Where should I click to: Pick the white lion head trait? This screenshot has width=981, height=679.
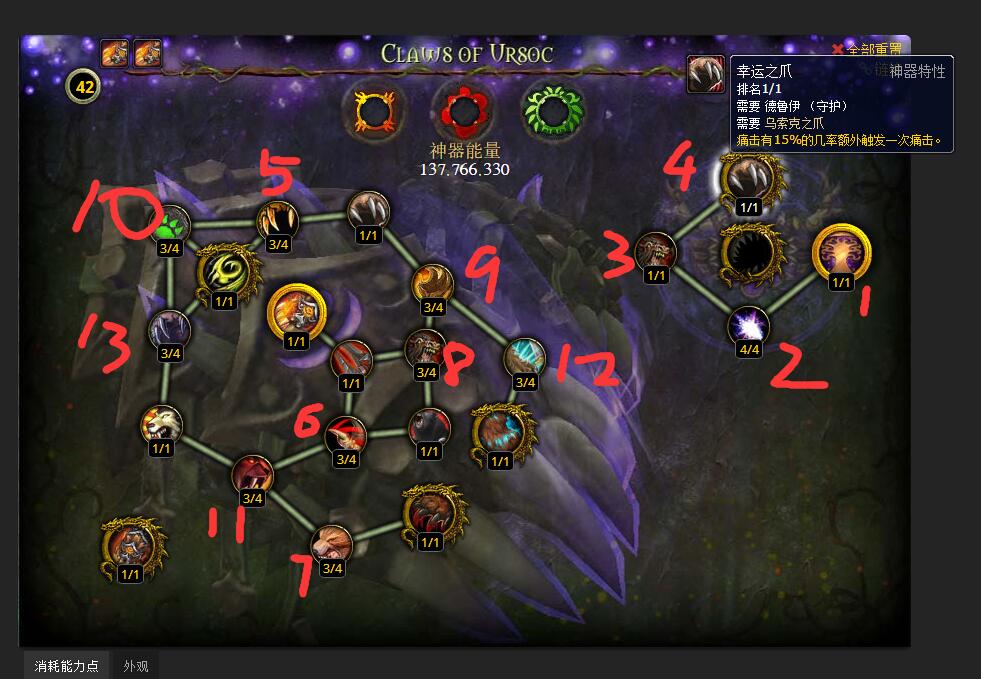click(x=162, y=425)
